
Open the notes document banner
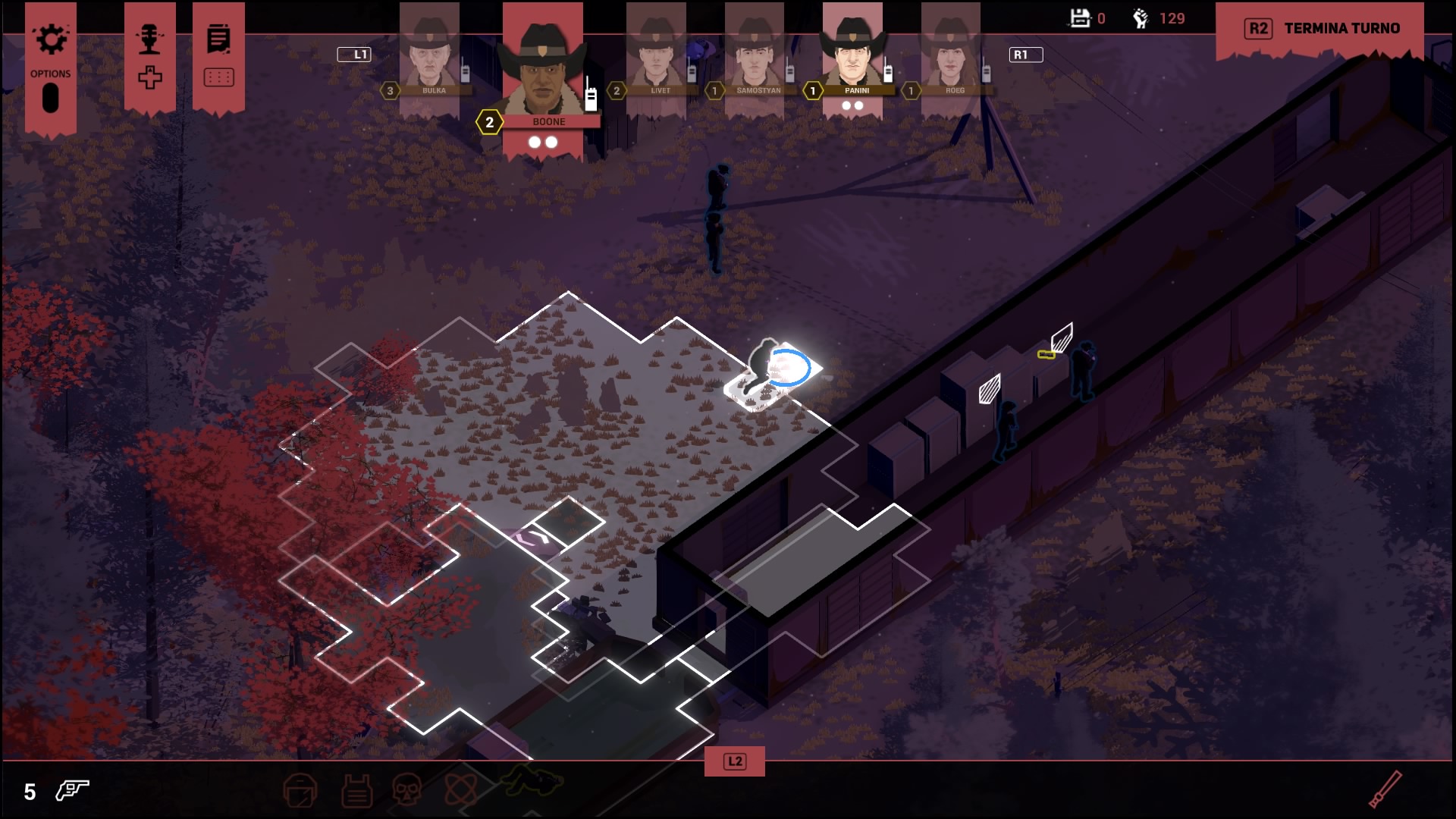[218, 39]
